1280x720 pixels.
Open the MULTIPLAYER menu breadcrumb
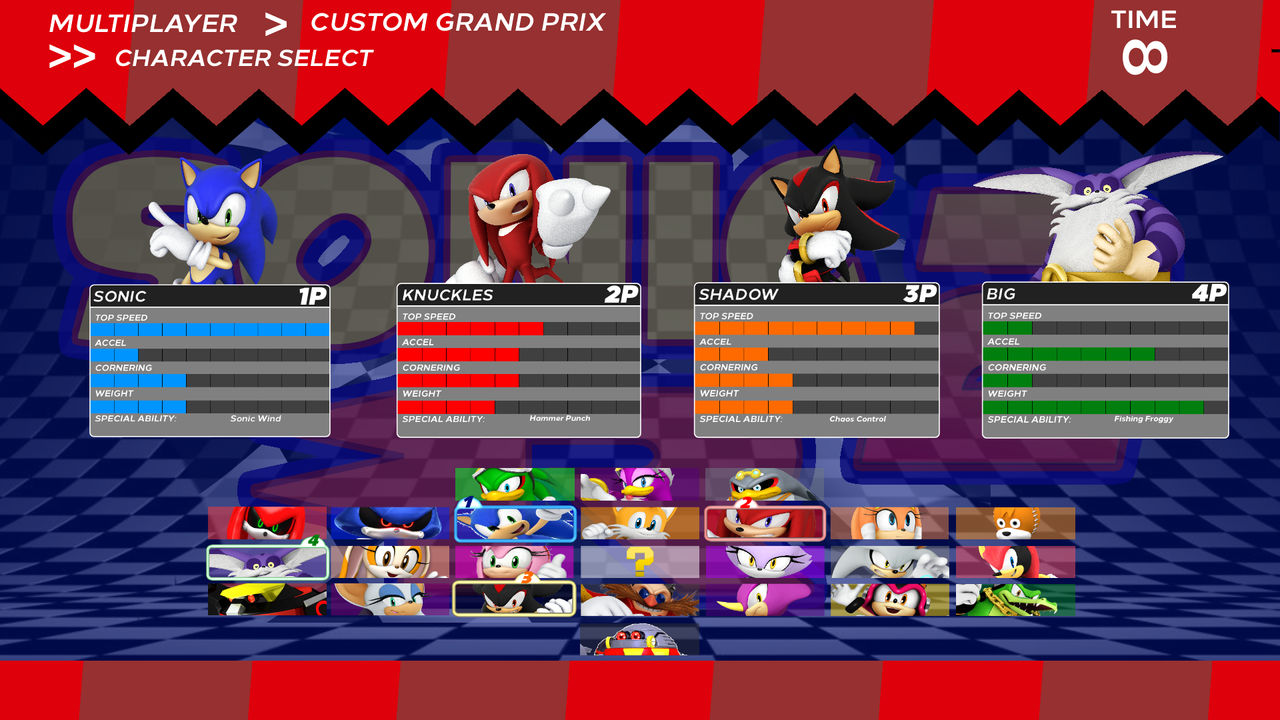click(x=144, y=23)
